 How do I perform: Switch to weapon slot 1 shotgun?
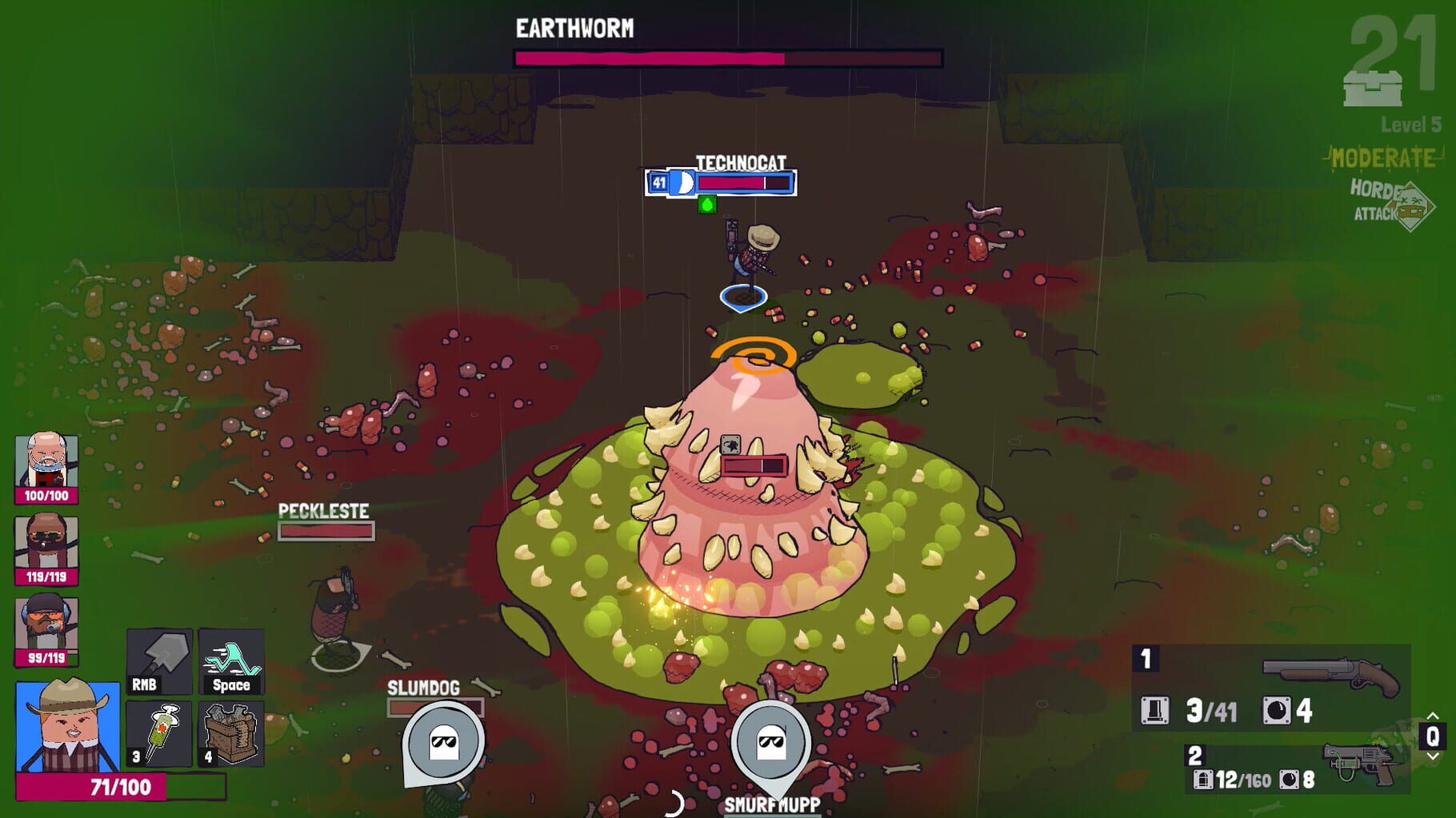point(1146,658)
